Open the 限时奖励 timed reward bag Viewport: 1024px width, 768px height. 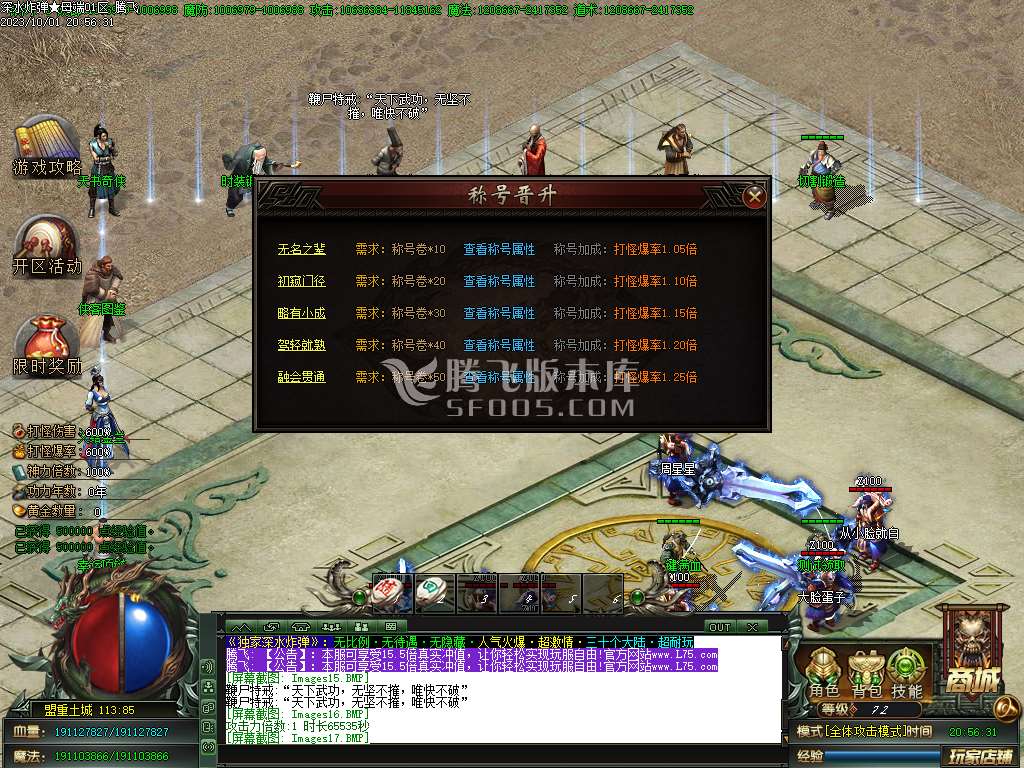tap(46, 346)
